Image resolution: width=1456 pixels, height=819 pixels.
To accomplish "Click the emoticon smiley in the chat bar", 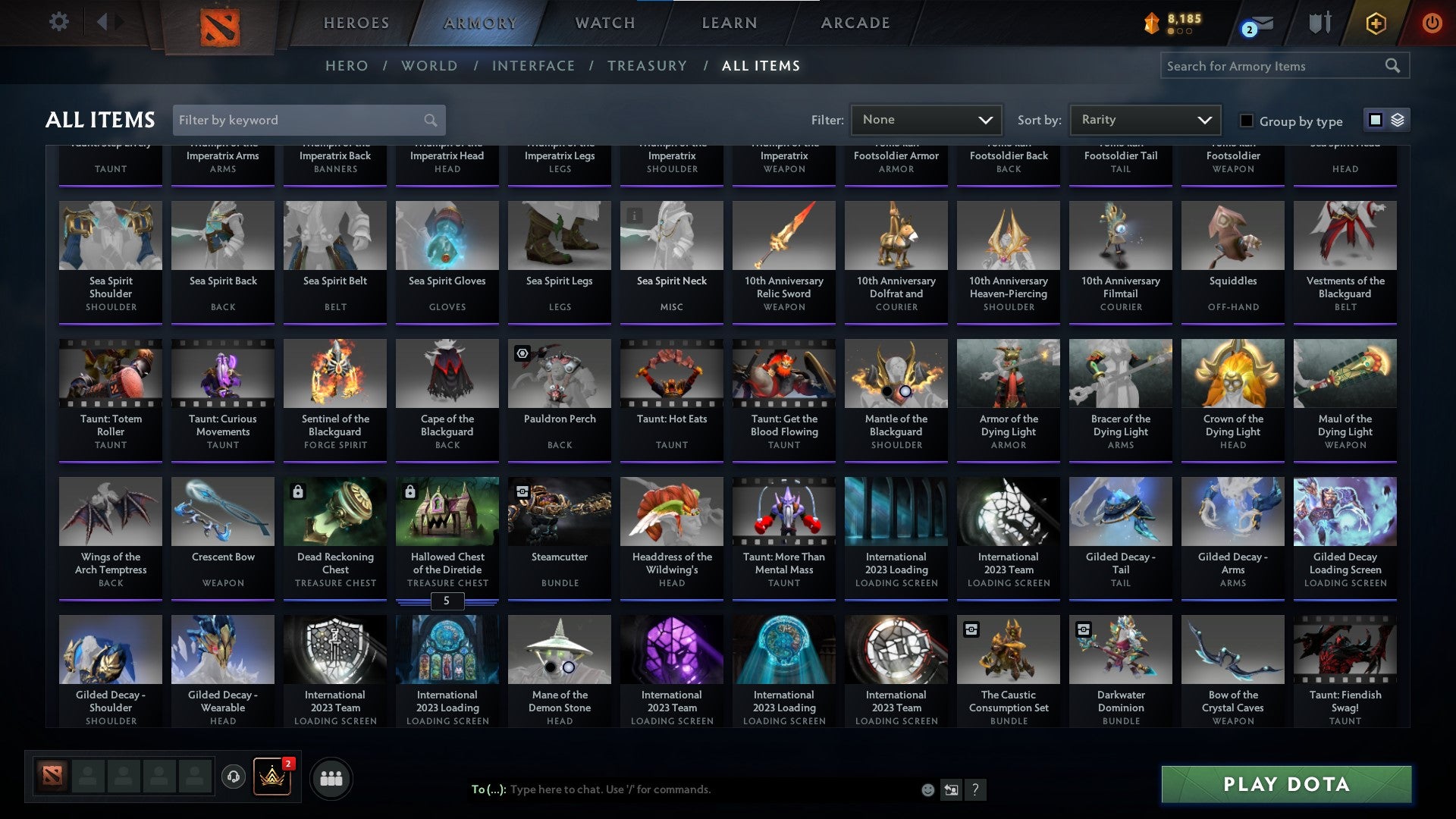I will point(927,789).
